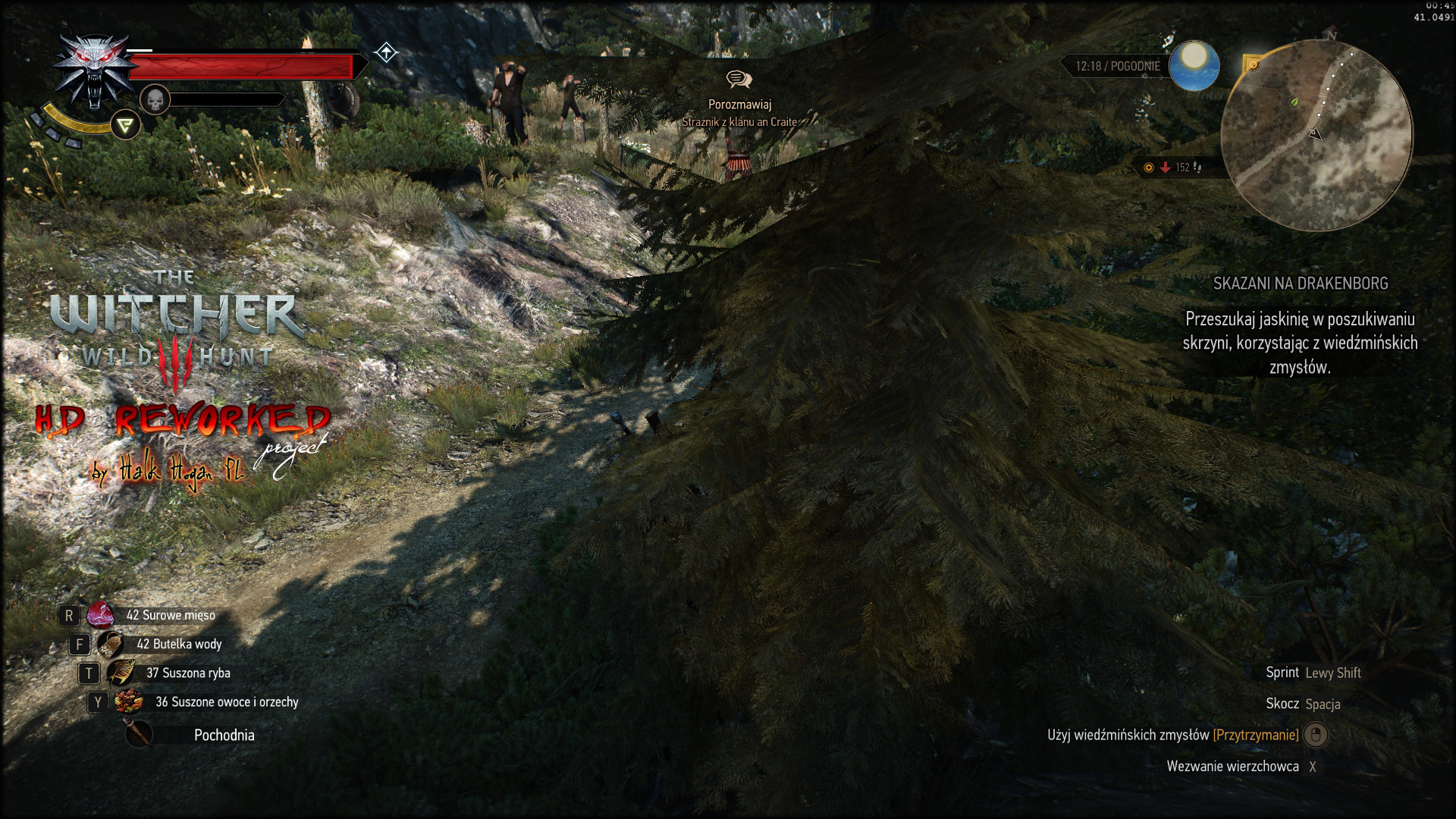Pick the Suszone owoce i orzechy slot
Screen dimensions: 1456x819
129,702
